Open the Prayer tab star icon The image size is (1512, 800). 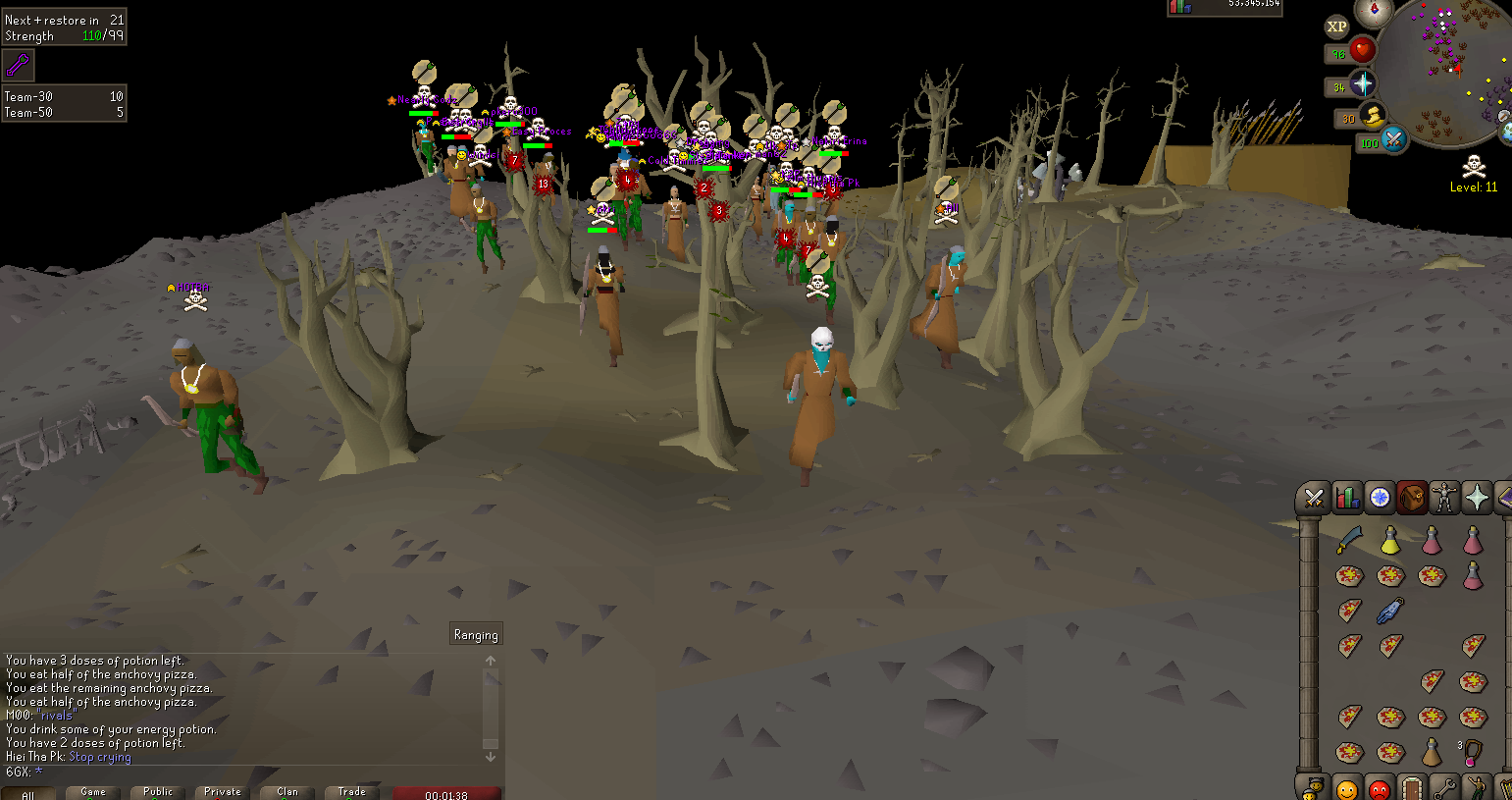pos(1478,497)
